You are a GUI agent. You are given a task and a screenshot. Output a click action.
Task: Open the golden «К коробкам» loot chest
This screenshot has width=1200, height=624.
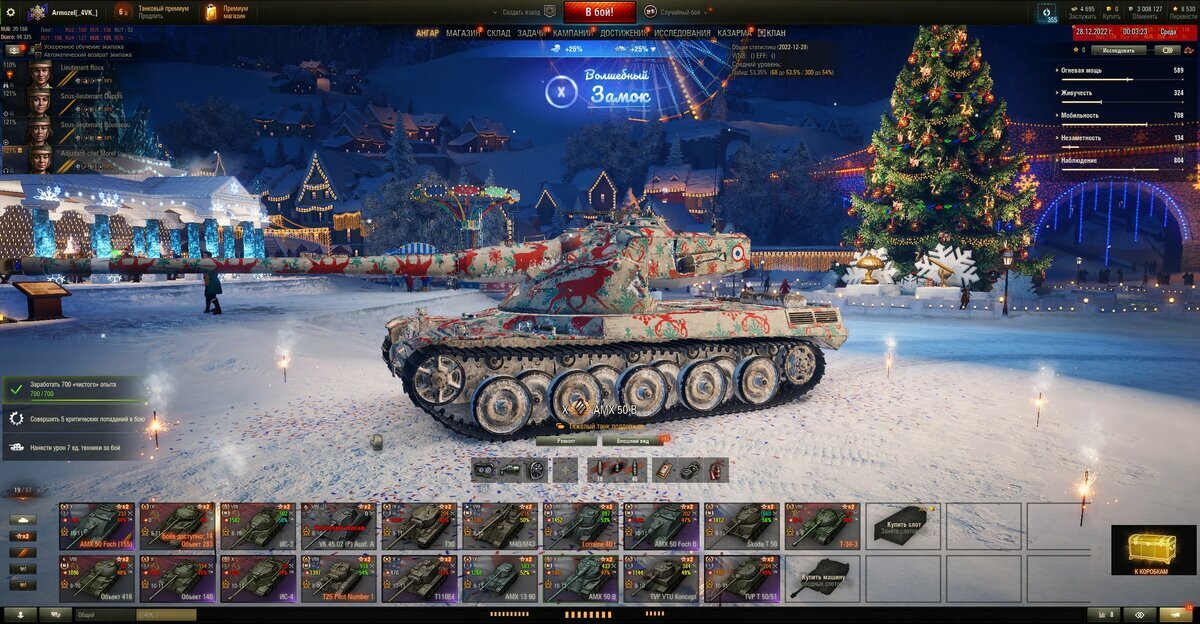(x=1153, y=550)
